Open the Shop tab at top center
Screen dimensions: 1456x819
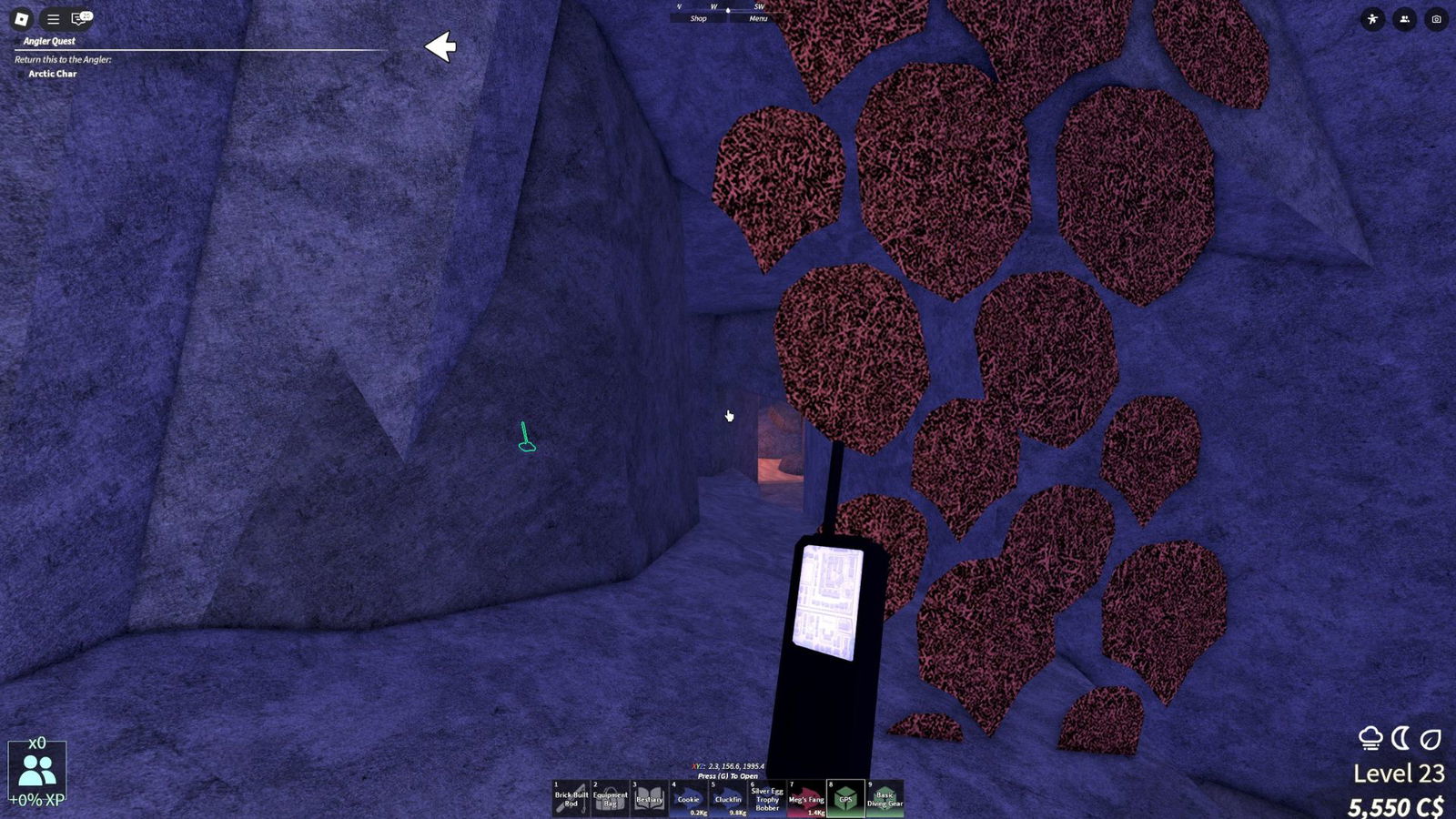tap(697, 19)
